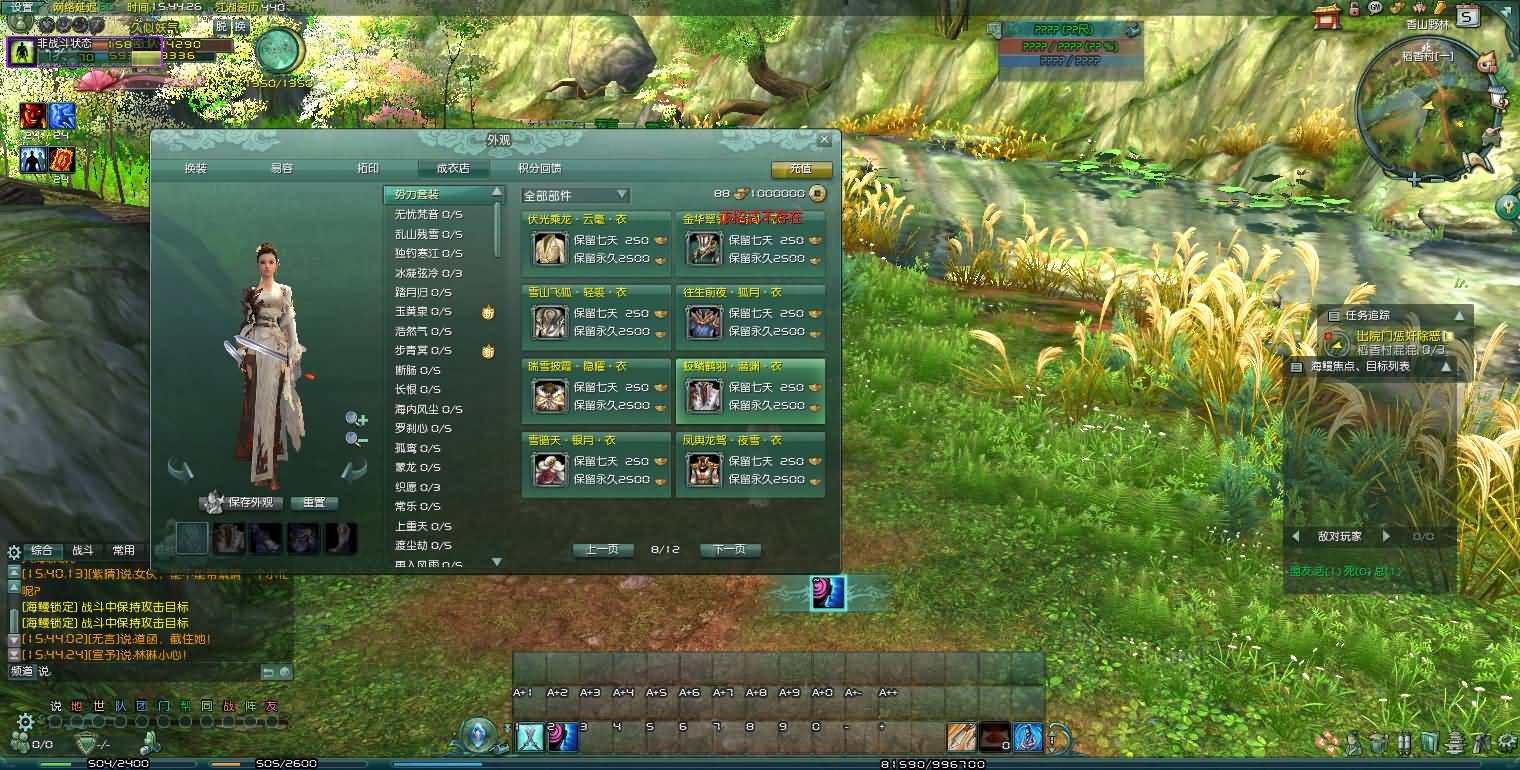This screenshot has width=1520, height=770.
Task: Select the zoom-out magnifier icon beside character preview
Action: [355, 438]
